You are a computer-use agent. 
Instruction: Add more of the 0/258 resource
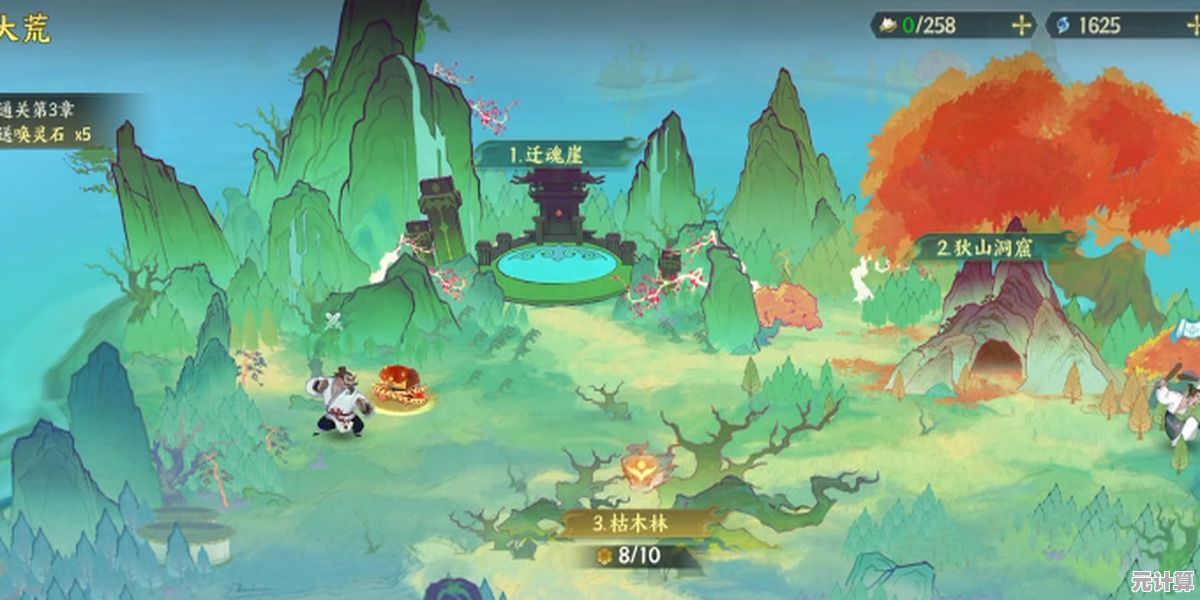pyautogui.click(x=1021, y=26)
